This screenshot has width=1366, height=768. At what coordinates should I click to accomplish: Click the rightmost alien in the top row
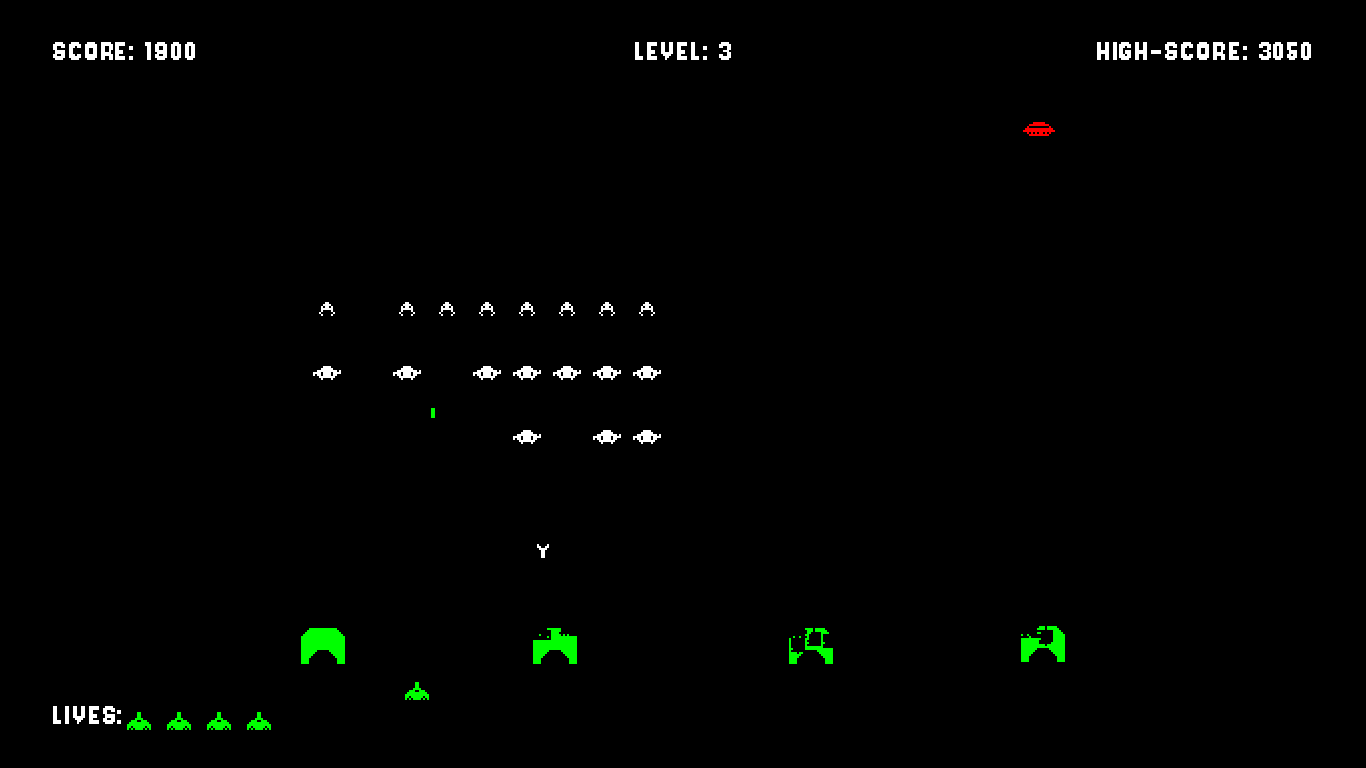648,309
